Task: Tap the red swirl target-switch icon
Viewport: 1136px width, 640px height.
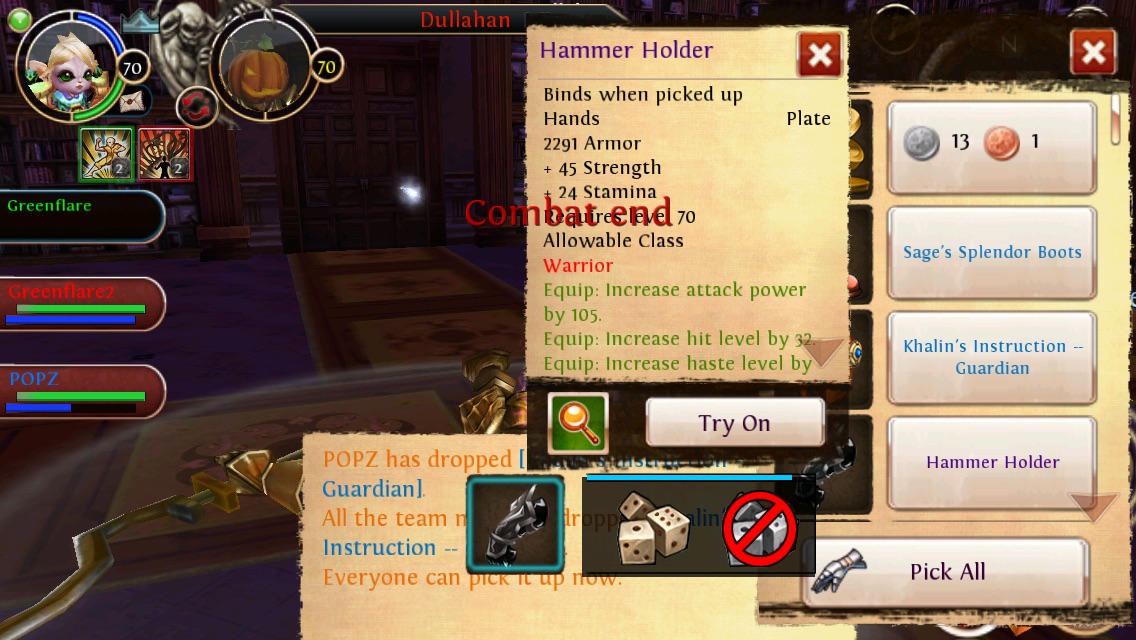Action: pyautogui.click(x=196, y=108)
